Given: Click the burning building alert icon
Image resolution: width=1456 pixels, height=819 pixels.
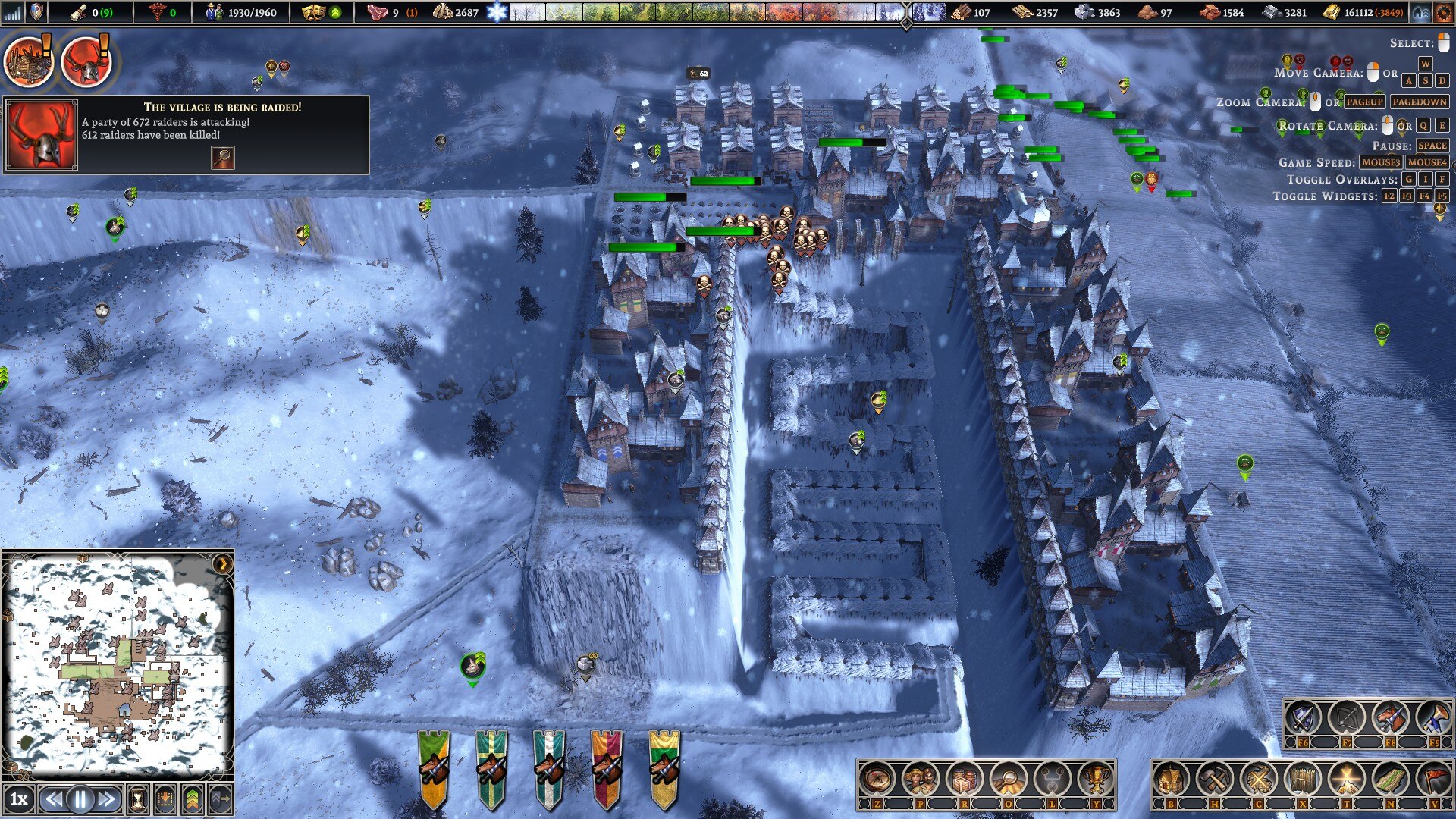Looking at the screenshot, I should click(28, 61).
